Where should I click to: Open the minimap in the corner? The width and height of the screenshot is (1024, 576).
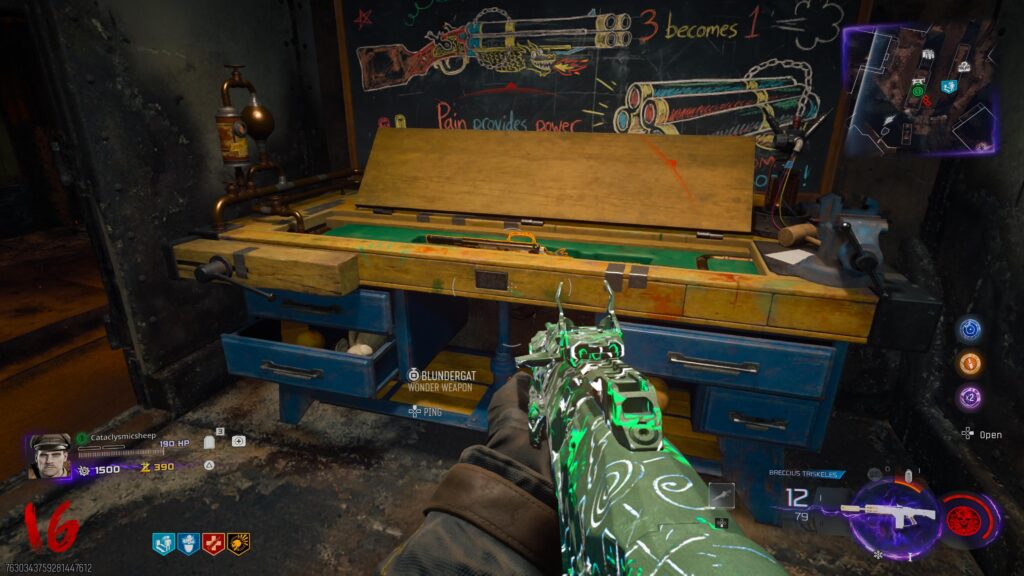[918, 90]
